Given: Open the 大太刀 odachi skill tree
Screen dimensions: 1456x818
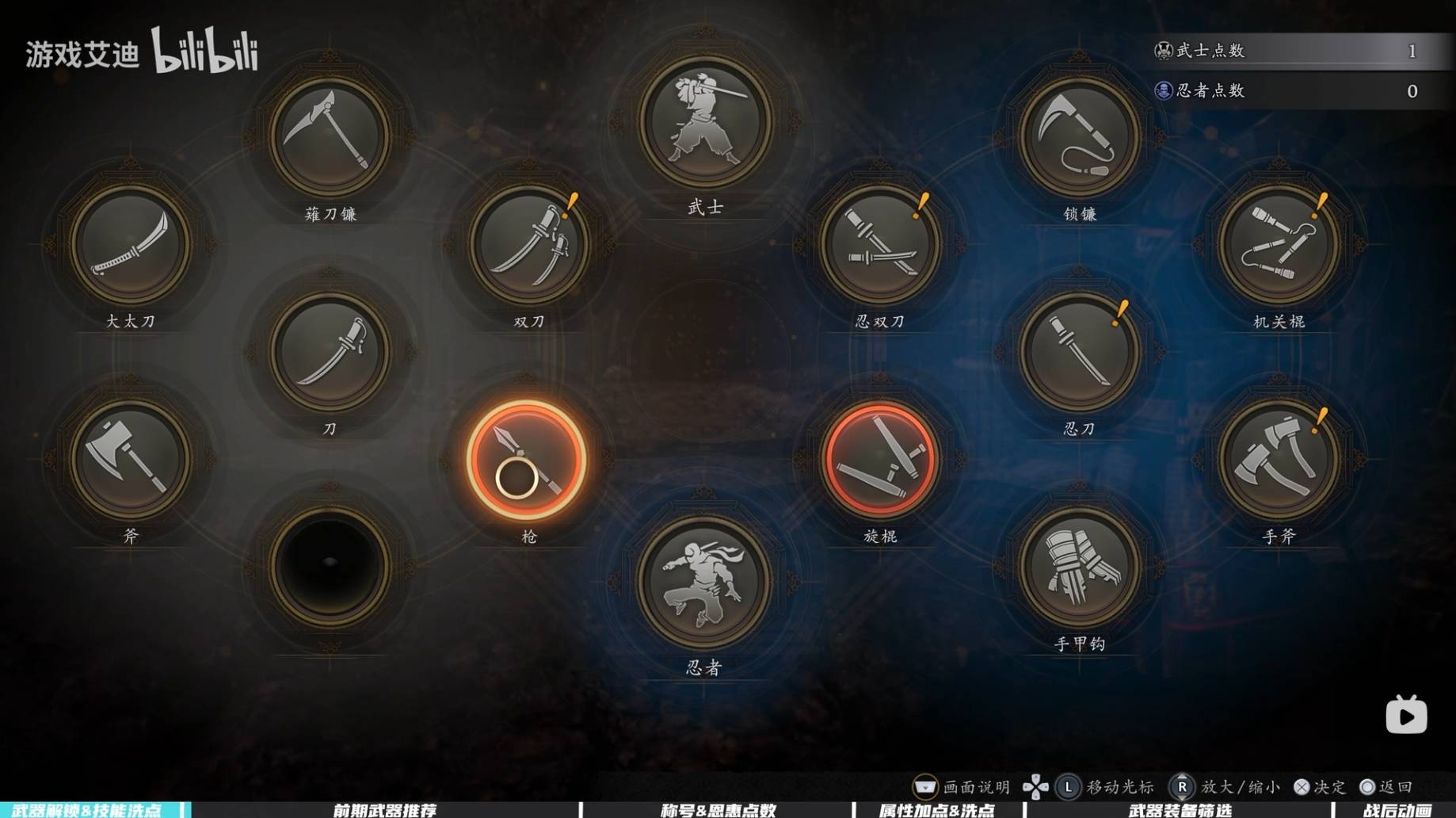Looking at the screenshot, I should coord(131,245).
